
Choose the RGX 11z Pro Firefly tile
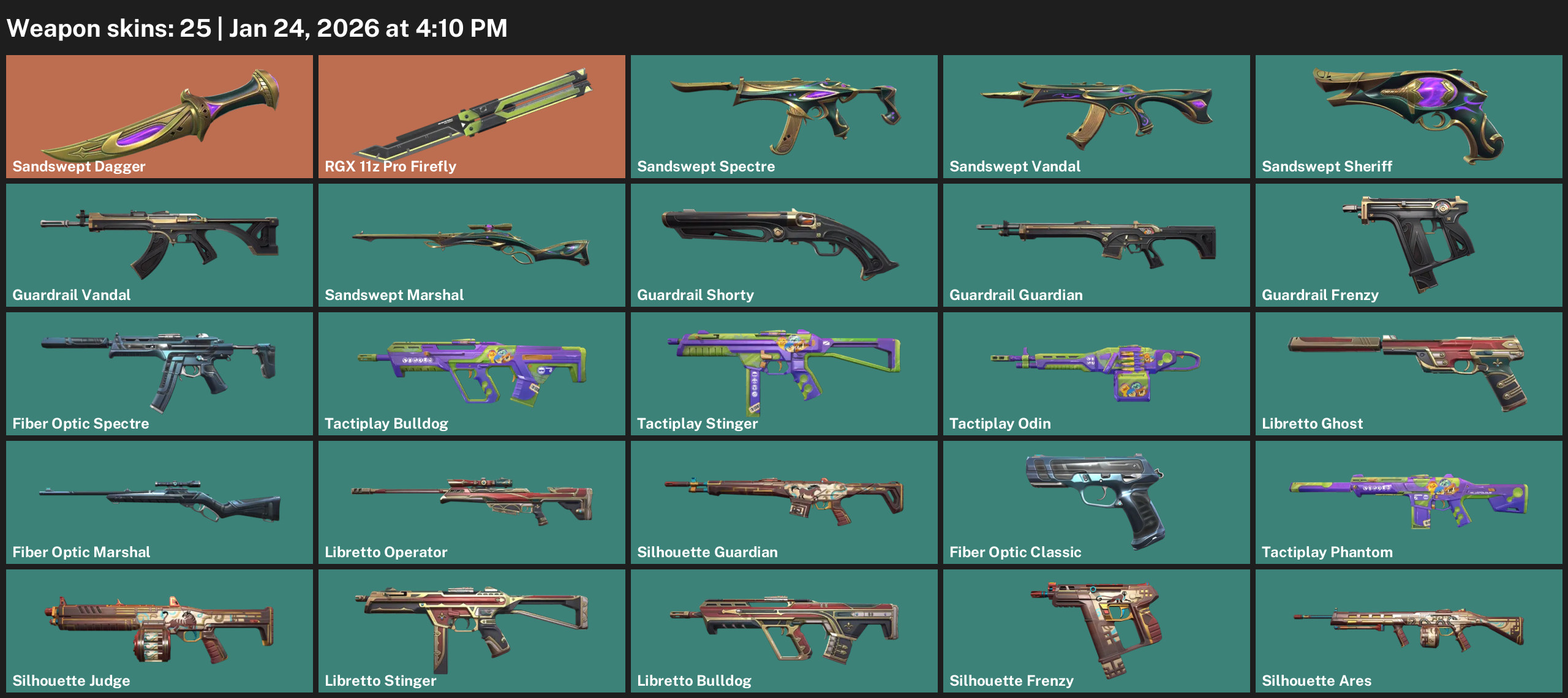(472, 116)
